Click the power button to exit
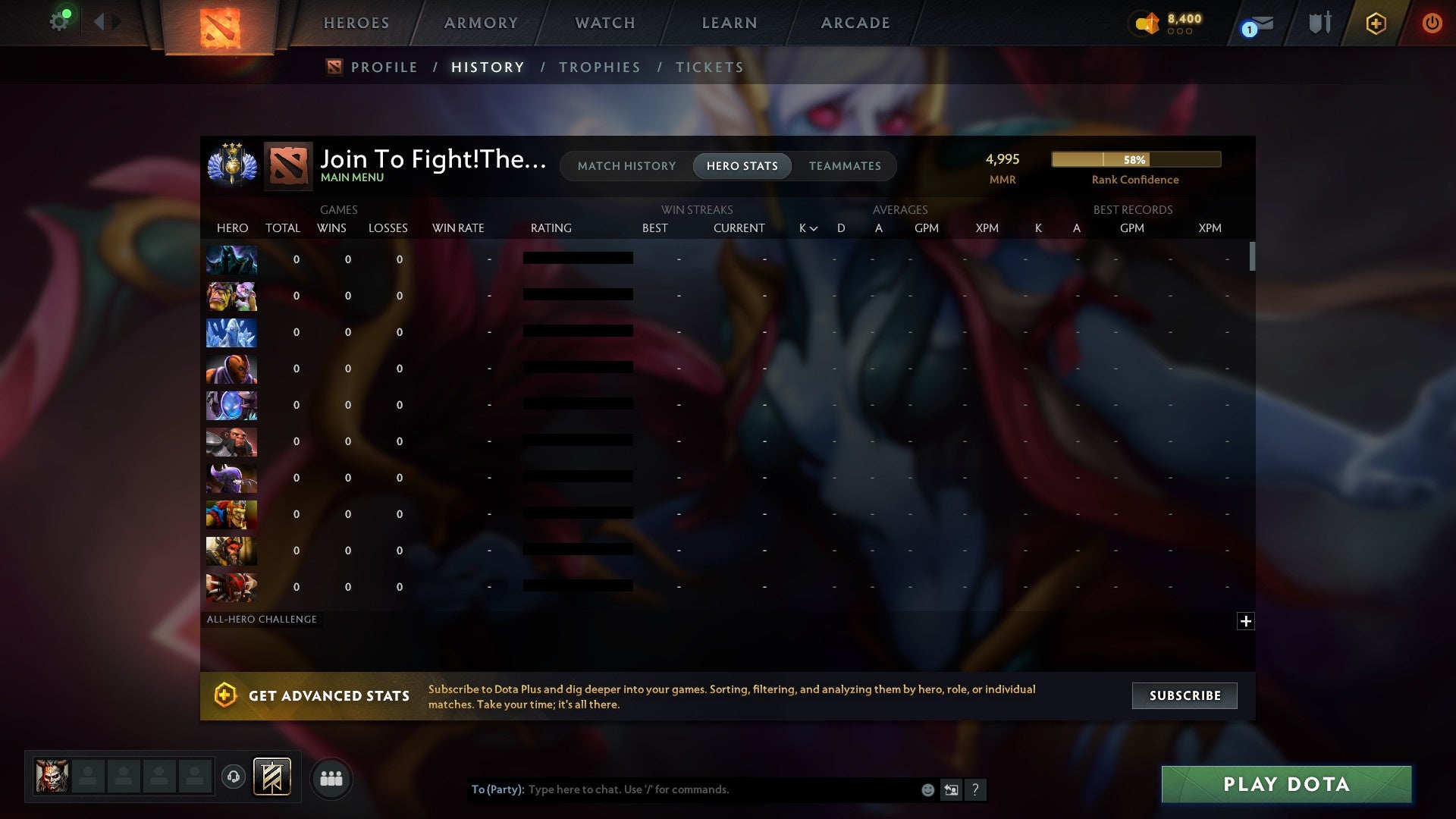 (x=1432, y=23)
